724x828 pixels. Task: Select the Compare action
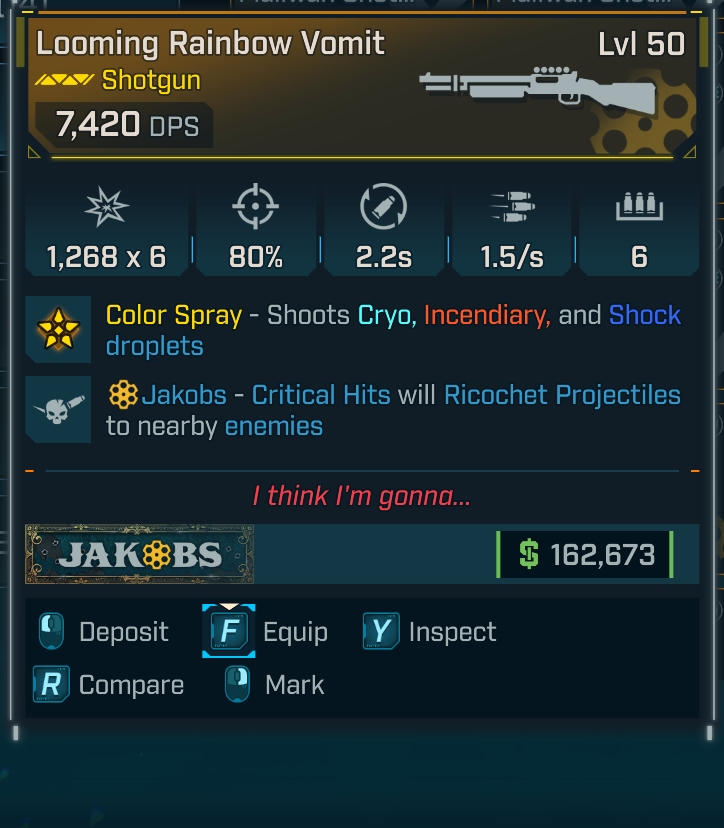point(110,685)
